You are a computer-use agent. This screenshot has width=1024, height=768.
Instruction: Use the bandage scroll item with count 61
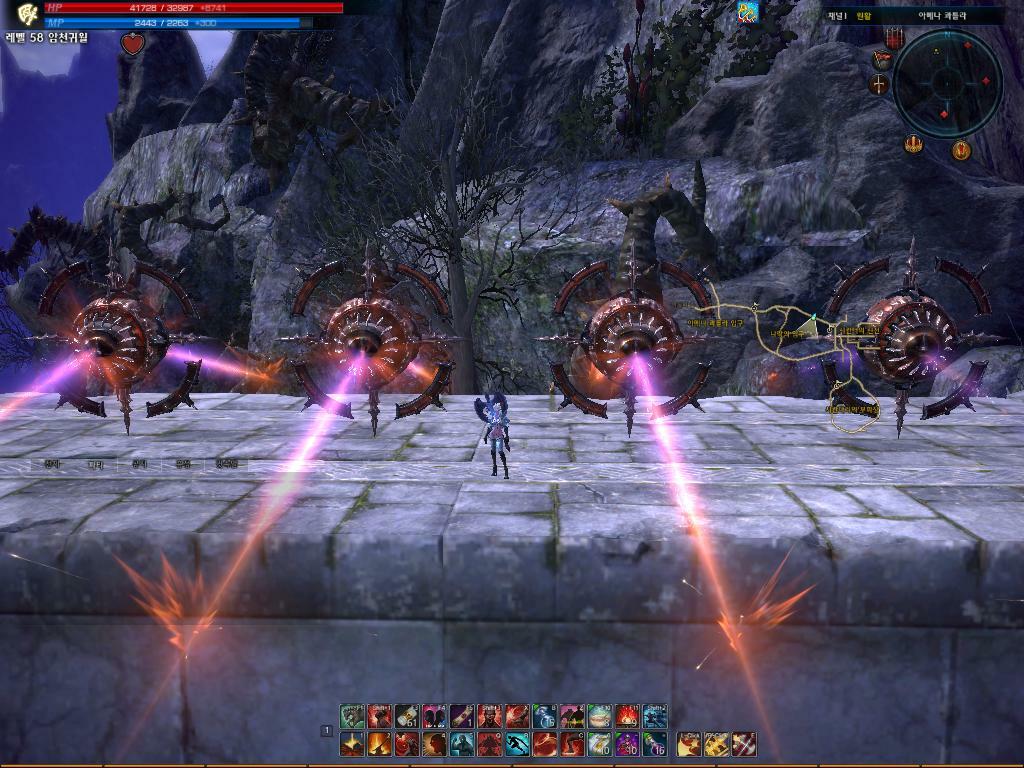click(x=407, y=716)
